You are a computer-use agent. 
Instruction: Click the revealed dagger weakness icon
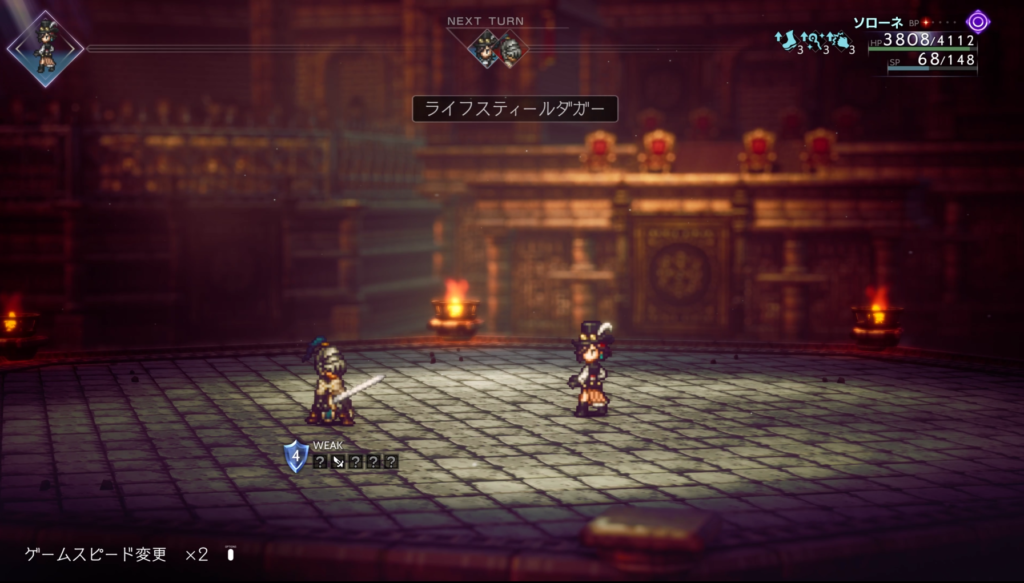337,461
